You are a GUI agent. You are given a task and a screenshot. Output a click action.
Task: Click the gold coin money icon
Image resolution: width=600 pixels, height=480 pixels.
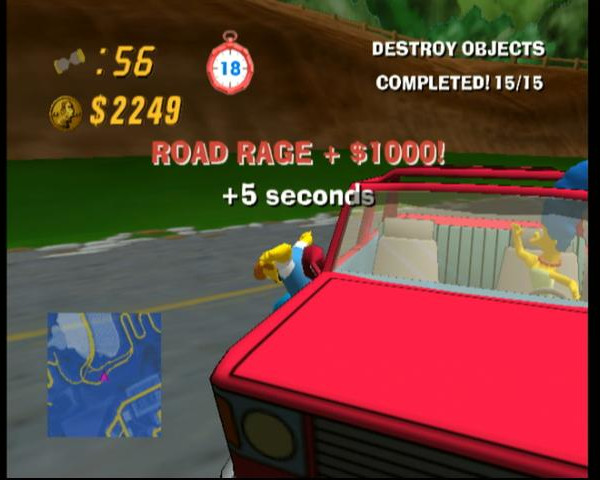point(66,112)
